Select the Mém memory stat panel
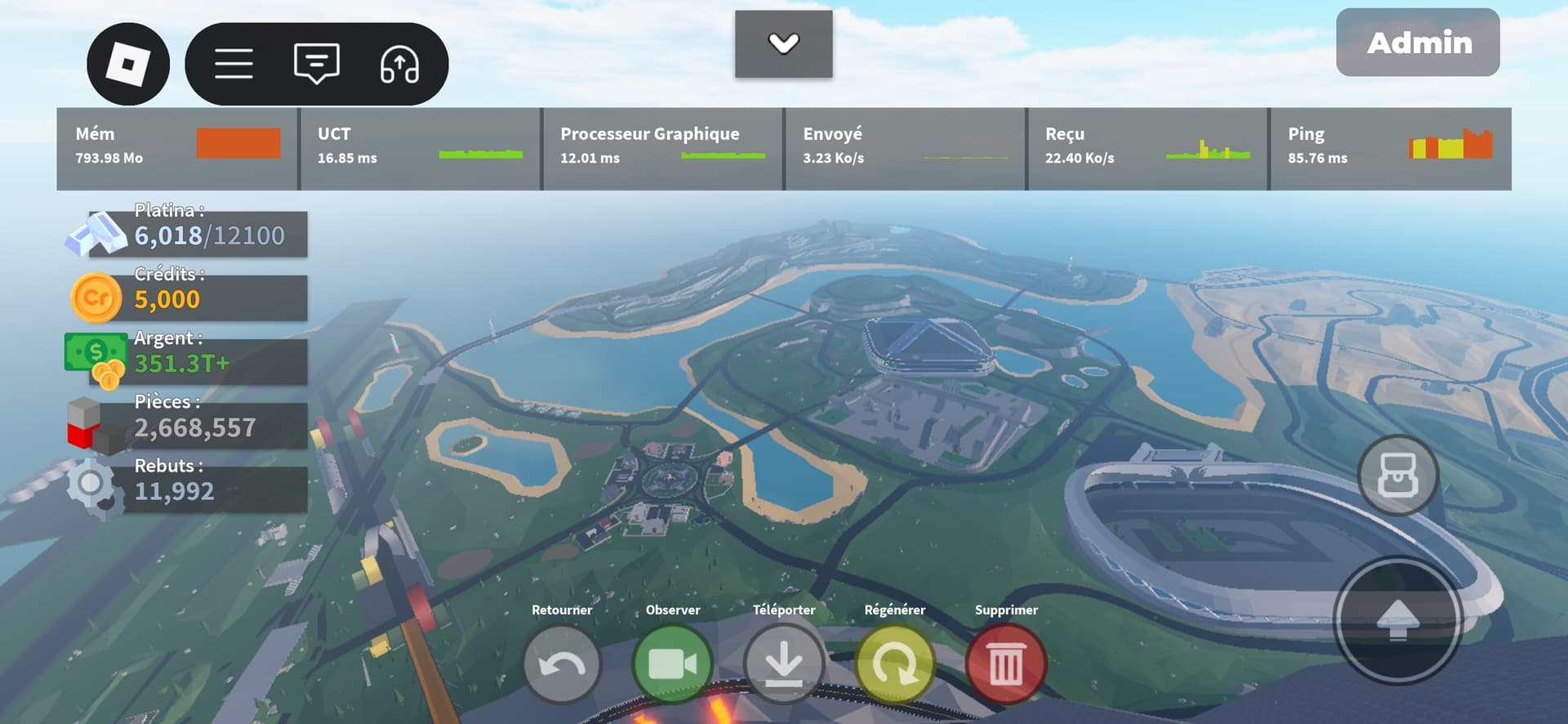 (177, 149)
